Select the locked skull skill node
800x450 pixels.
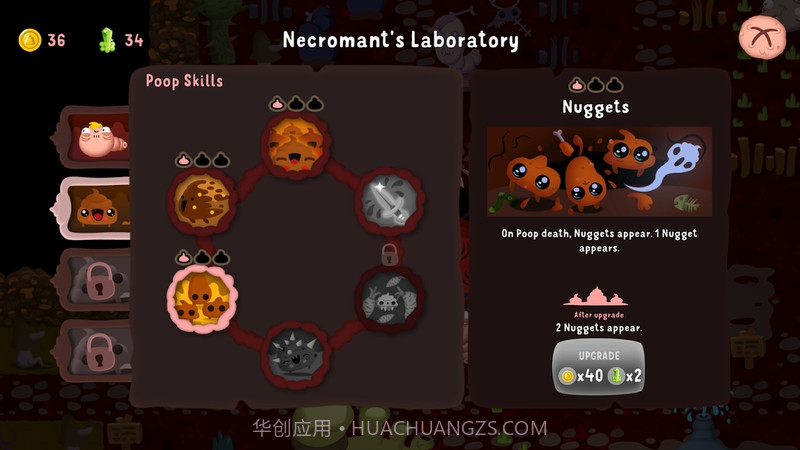pos(387,297)
